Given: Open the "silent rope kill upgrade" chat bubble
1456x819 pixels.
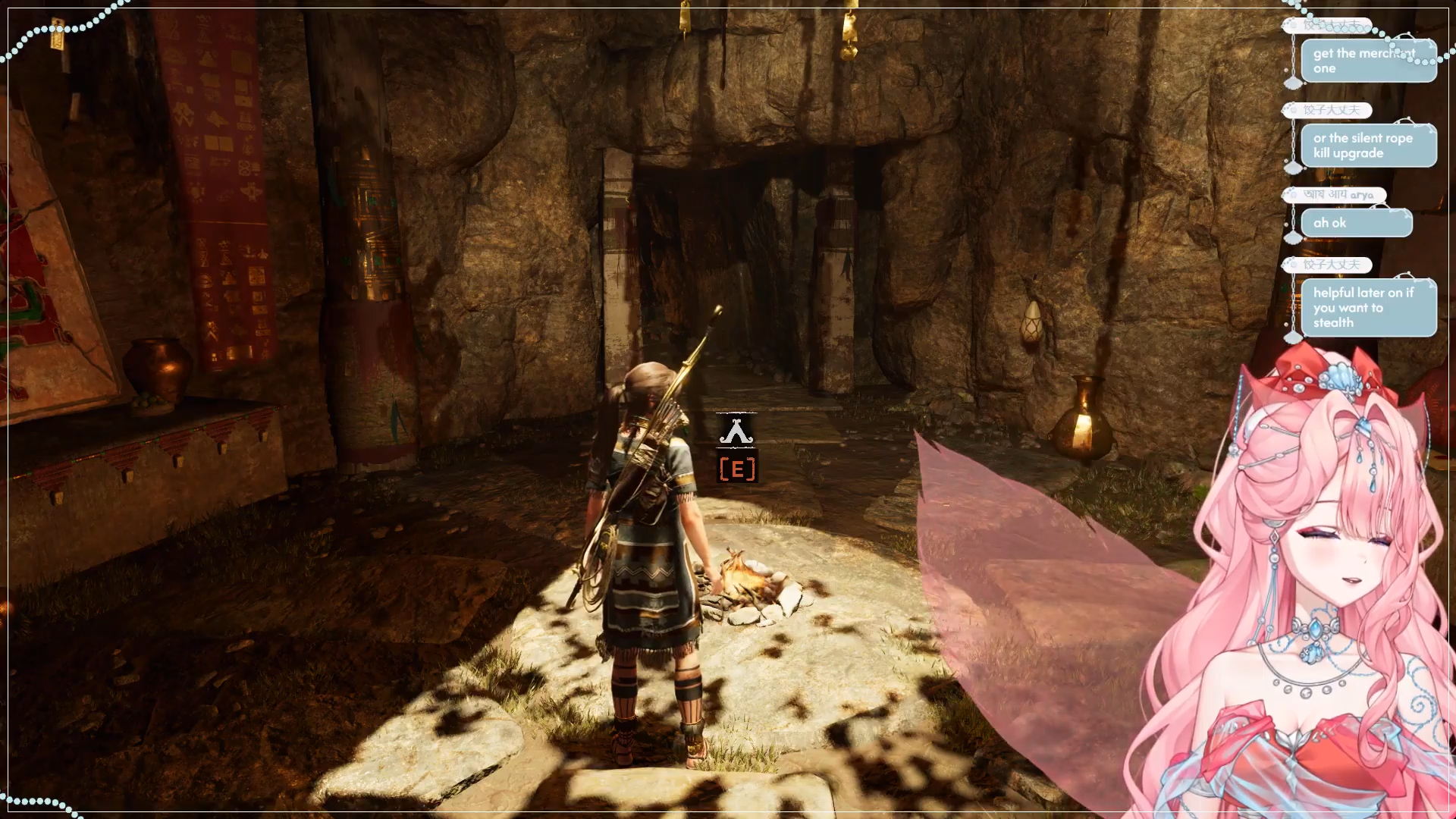Looking at the screenshot, I should (1368, 146).
